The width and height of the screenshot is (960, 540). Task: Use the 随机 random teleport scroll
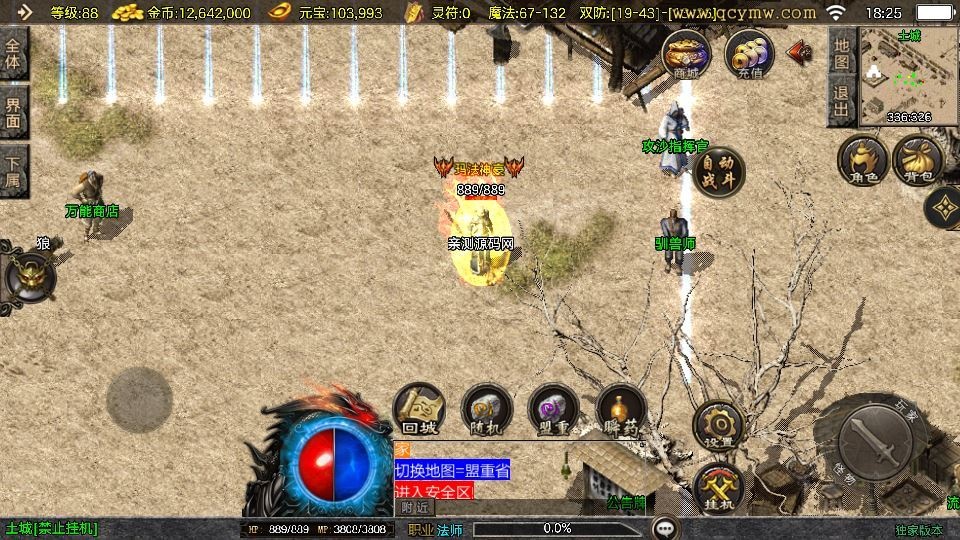487,409
